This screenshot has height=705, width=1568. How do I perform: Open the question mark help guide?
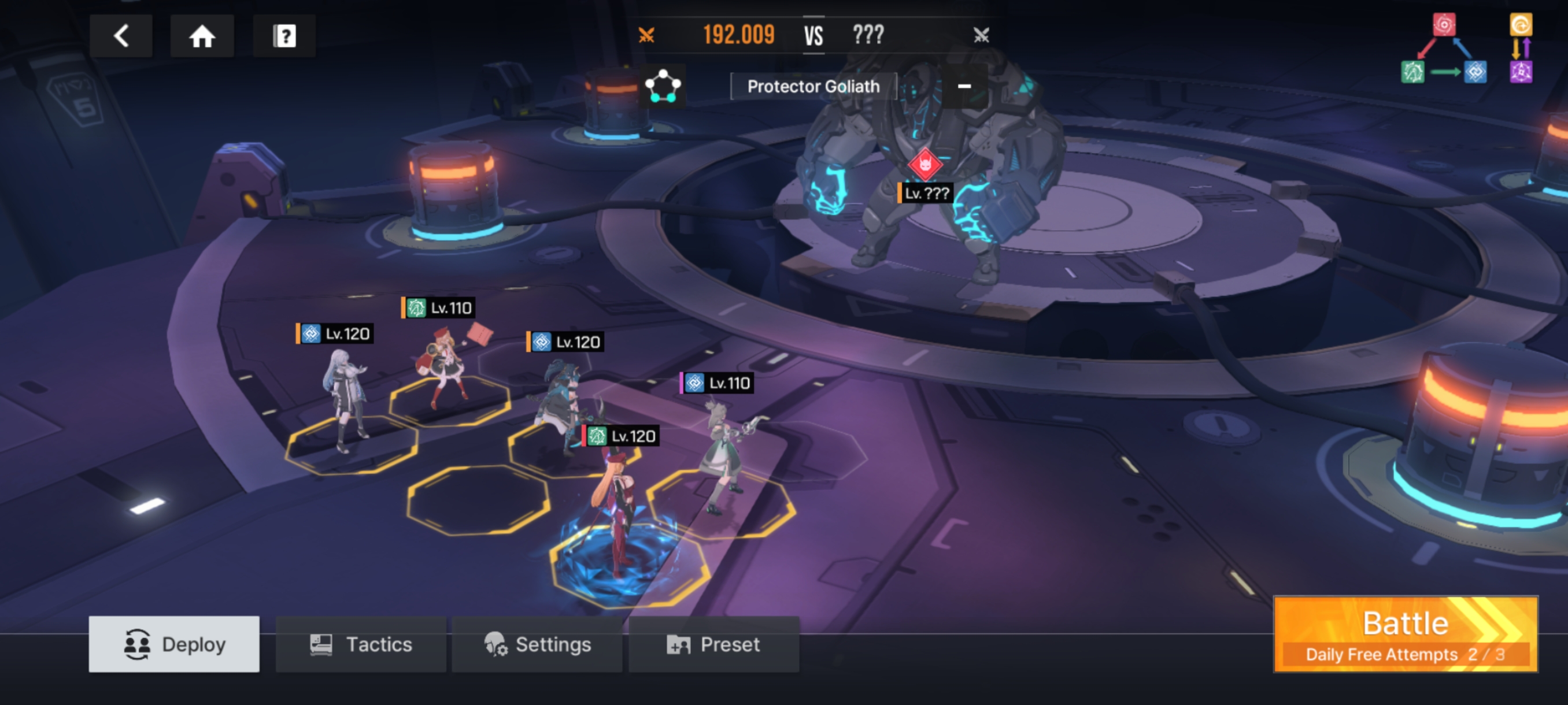coord(284,36)
